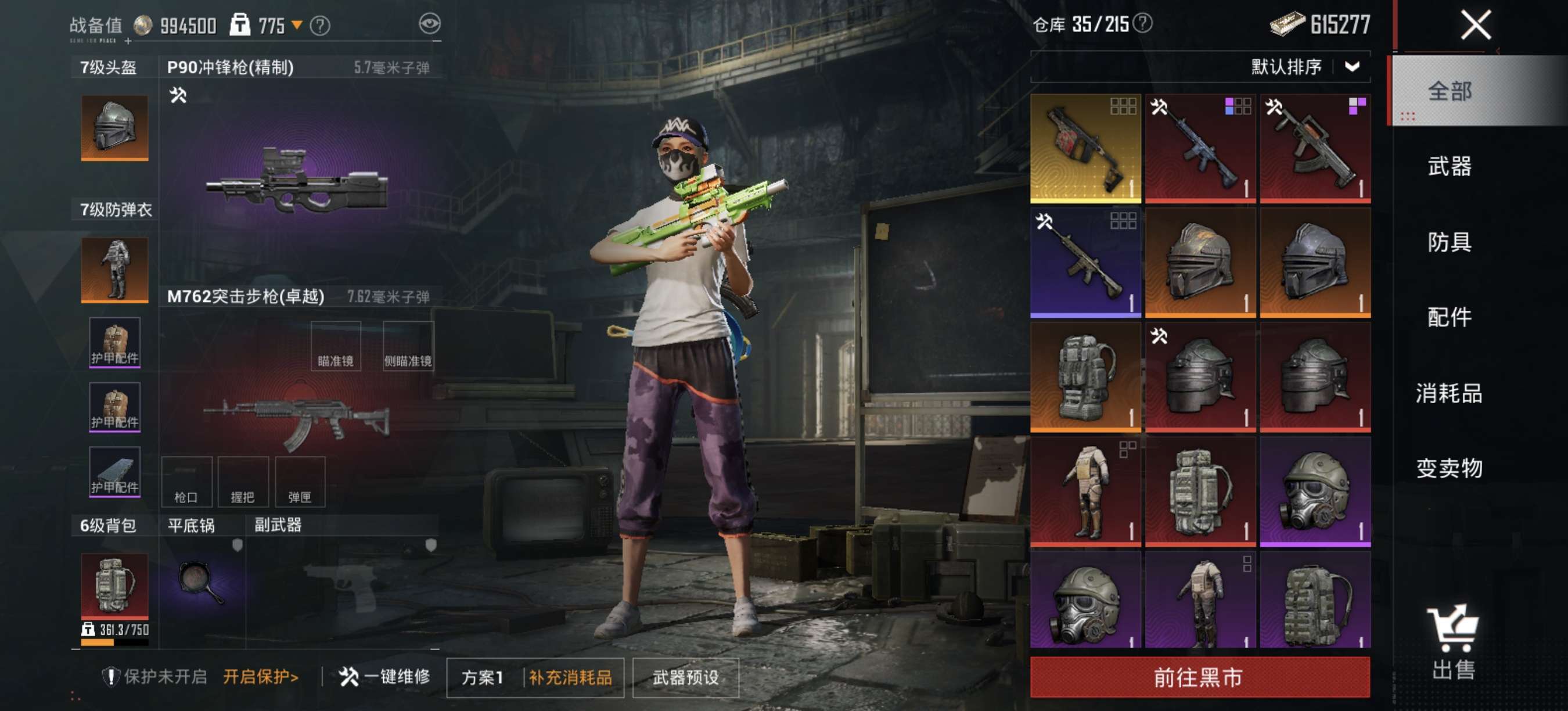Toggle the eye visibility icon
This screenshot has width=1568, height=711.
tap(430, 24)
